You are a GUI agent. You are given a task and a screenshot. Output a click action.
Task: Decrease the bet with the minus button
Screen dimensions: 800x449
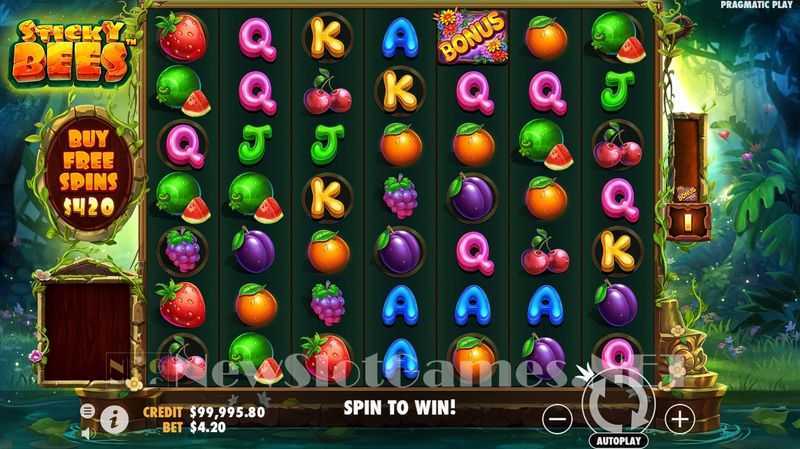point(557,418)
